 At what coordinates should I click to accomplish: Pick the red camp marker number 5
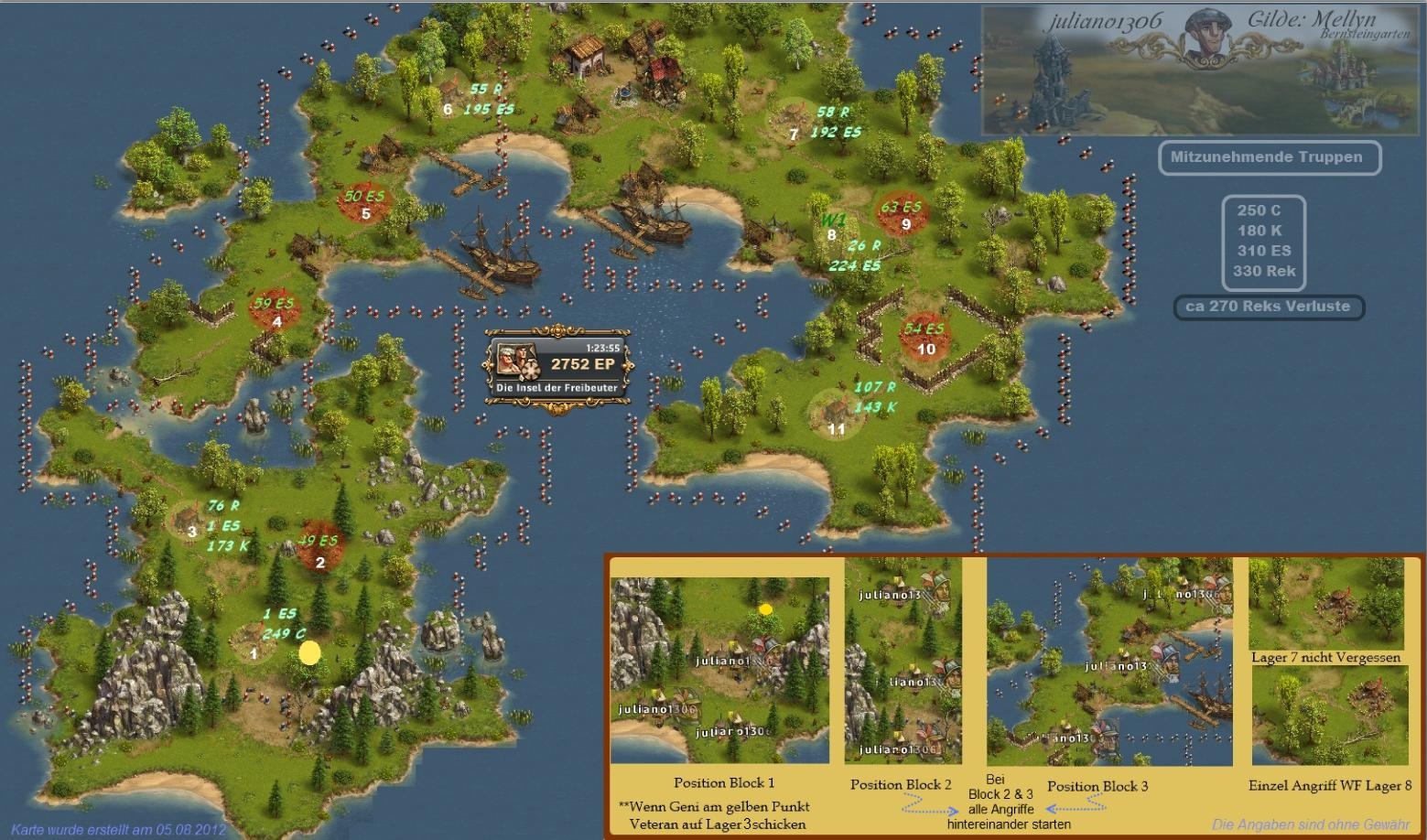click(365, 203)
